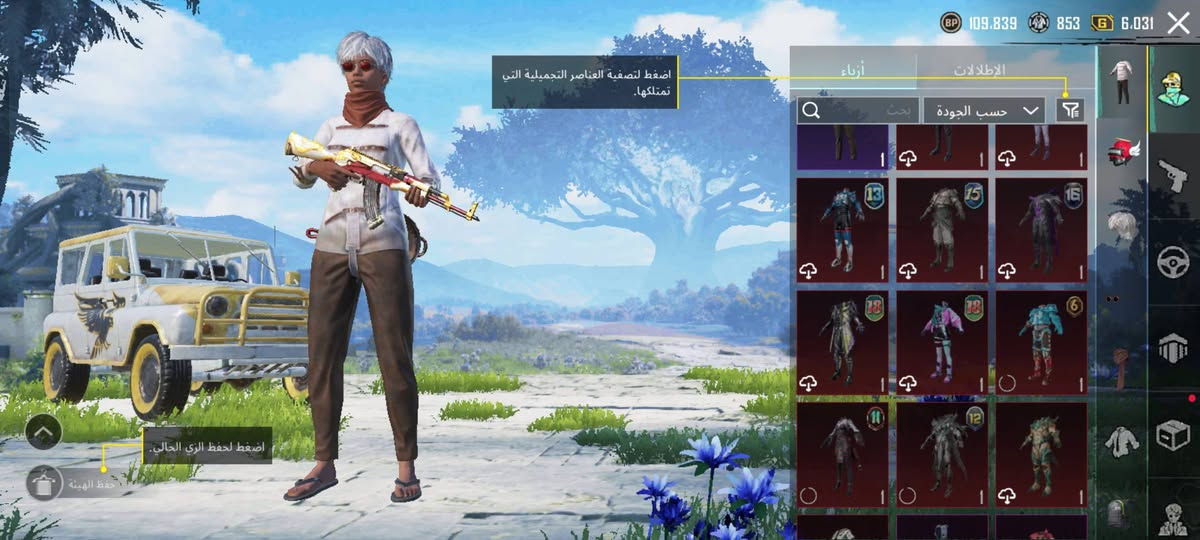The width and height of the screenshot is (1200, 540).
Task: Select the pink outfit with level 18 badge
Action: pyautogui.click(x=941, y=342)
